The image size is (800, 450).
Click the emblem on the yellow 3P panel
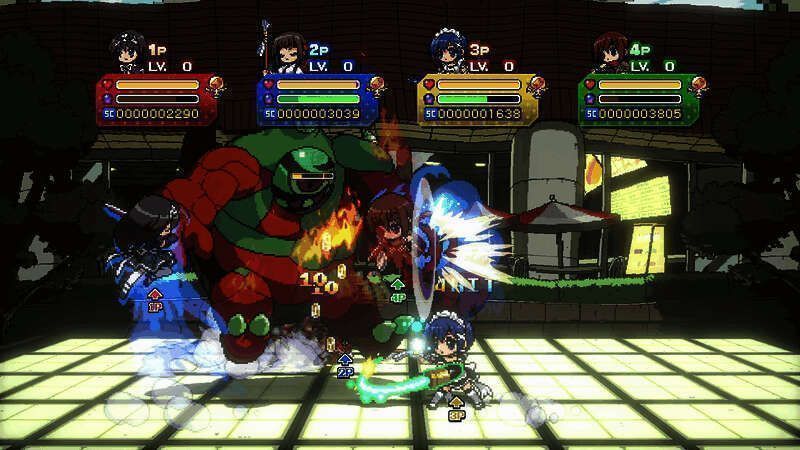(536, 86)
